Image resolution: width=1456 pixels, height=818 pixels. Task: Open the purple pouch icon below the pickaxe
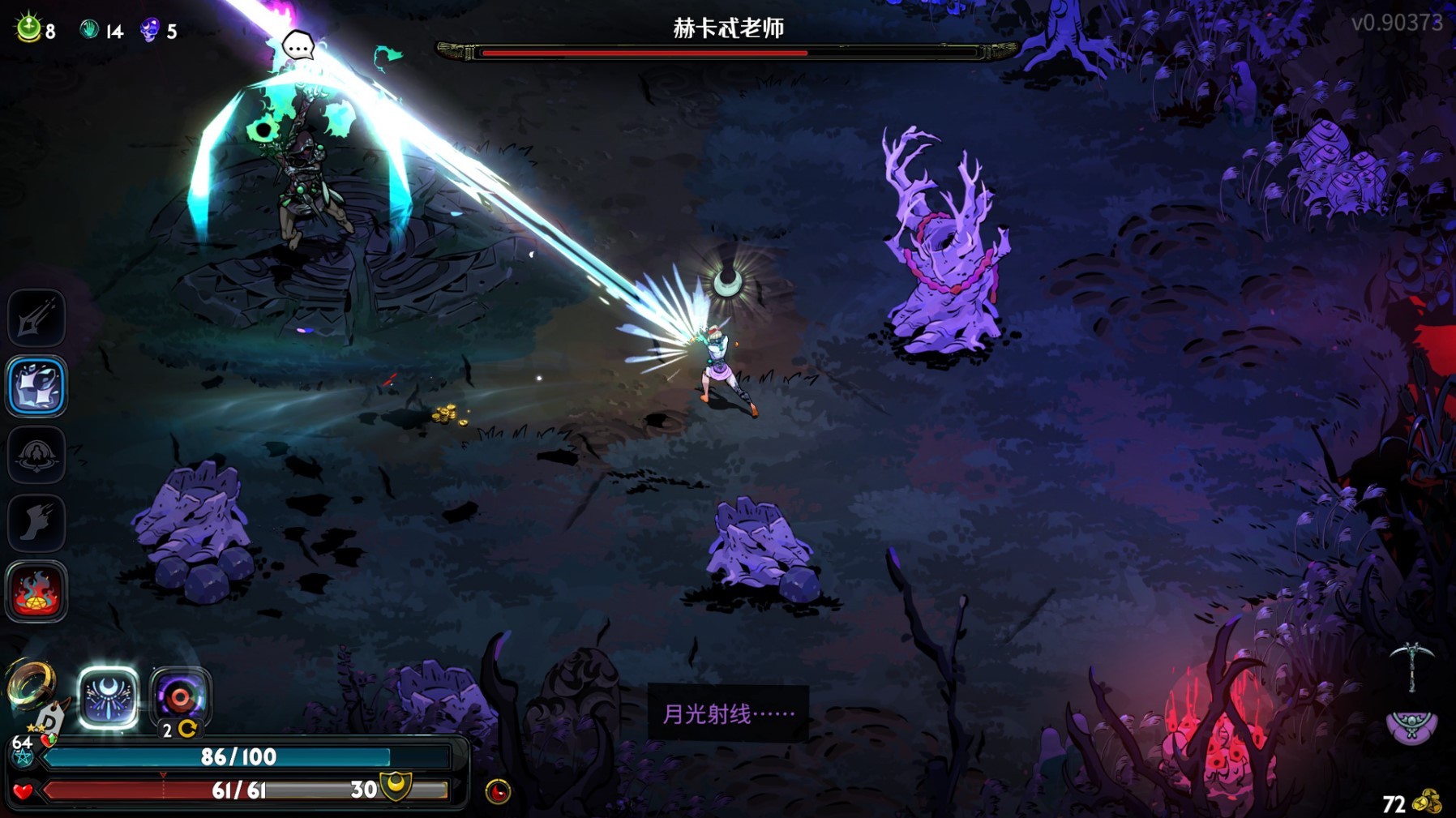point(1411,726)
